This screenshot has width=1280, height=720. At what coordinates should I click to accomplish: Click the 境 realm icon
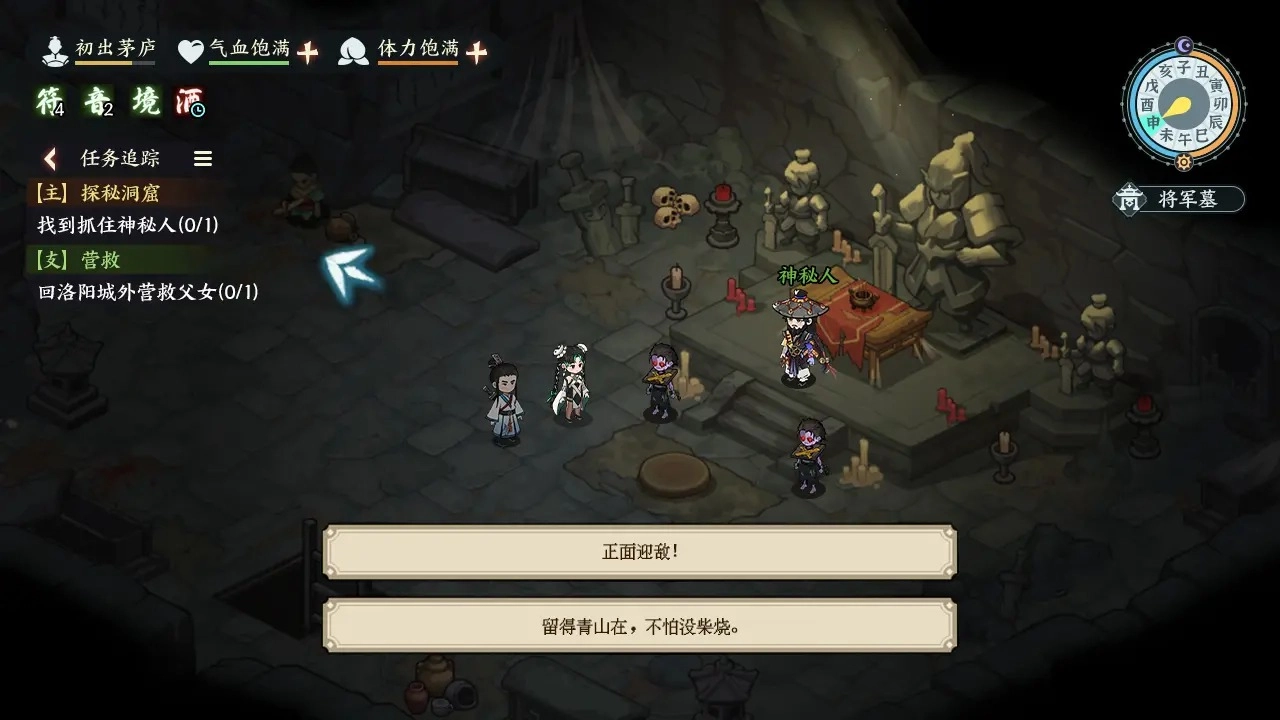tap(148, 100)
